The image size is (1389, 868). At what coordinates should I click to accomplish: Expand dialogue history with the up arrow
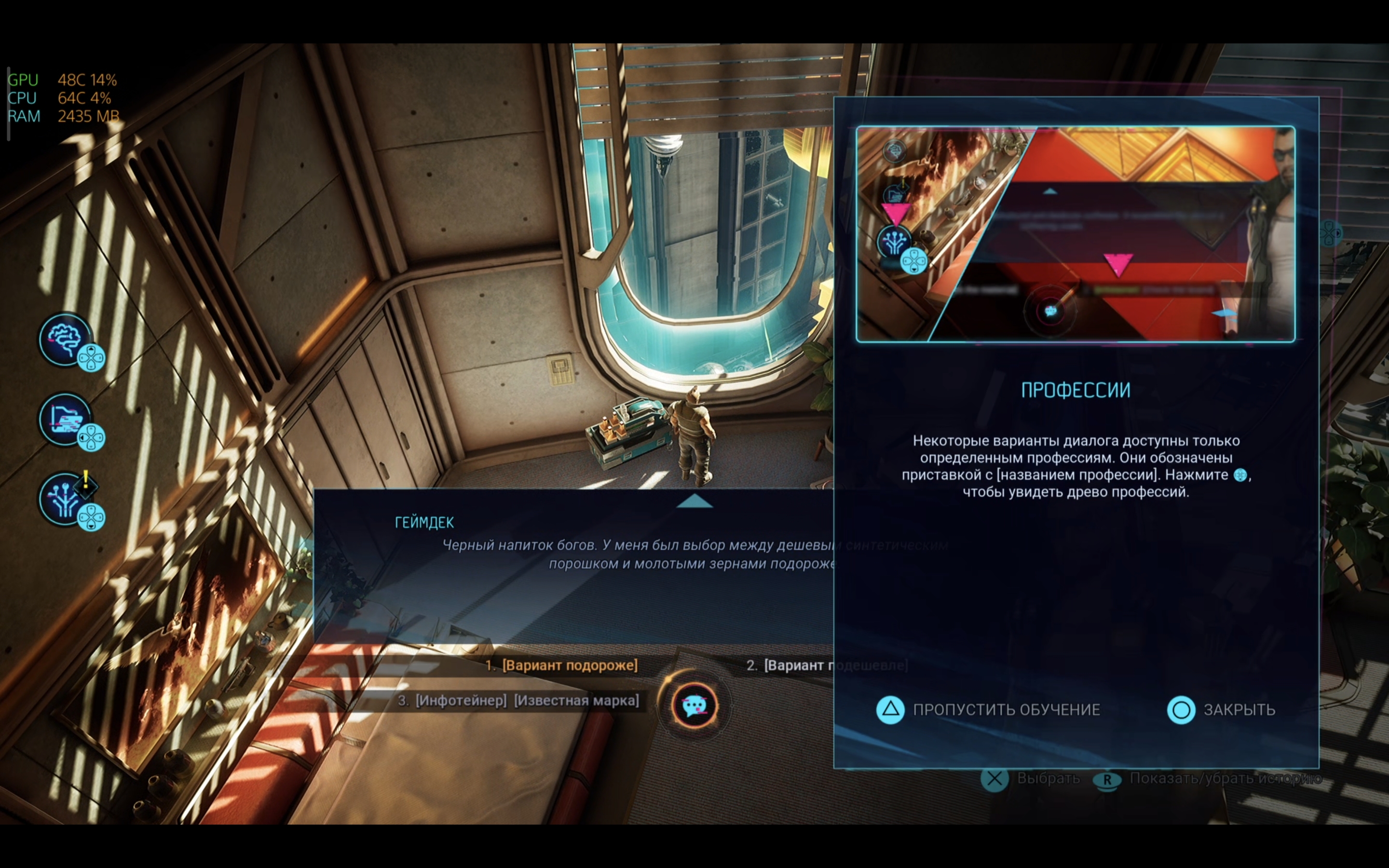pos(694,502)
